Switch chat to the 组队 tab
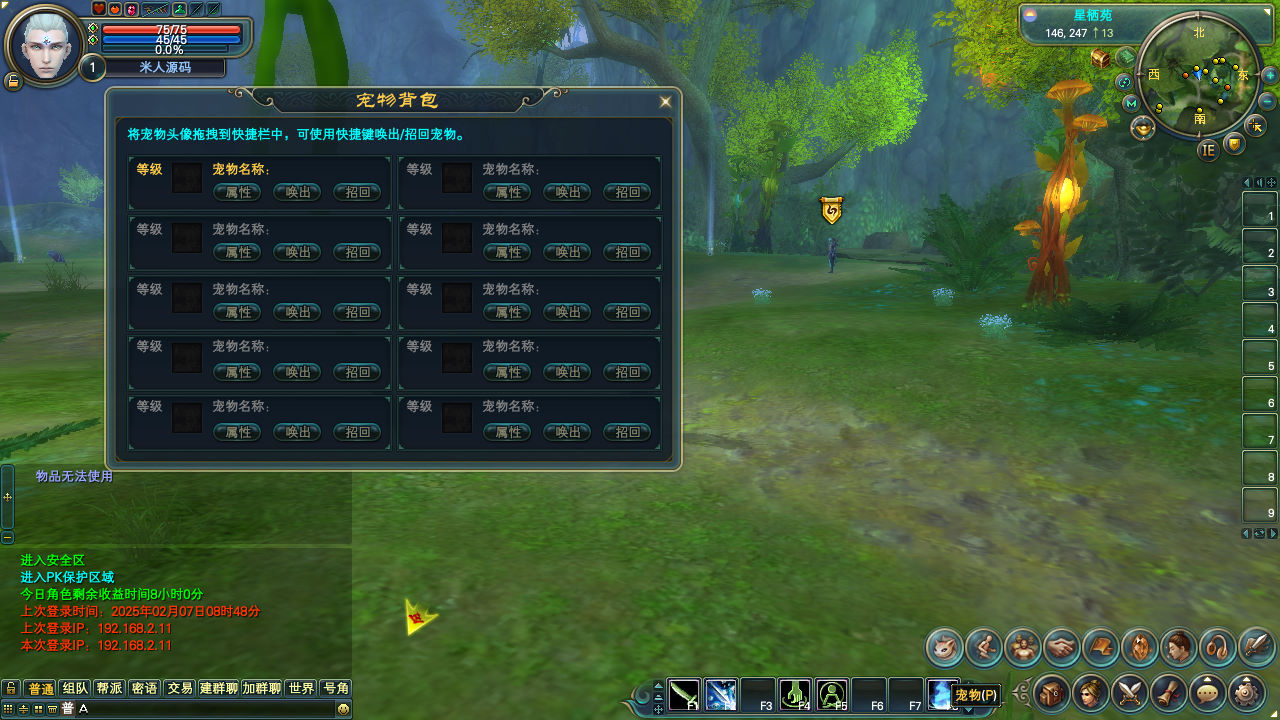The height and width of the screenshot is (720, 1280). (x=75, y=688)
